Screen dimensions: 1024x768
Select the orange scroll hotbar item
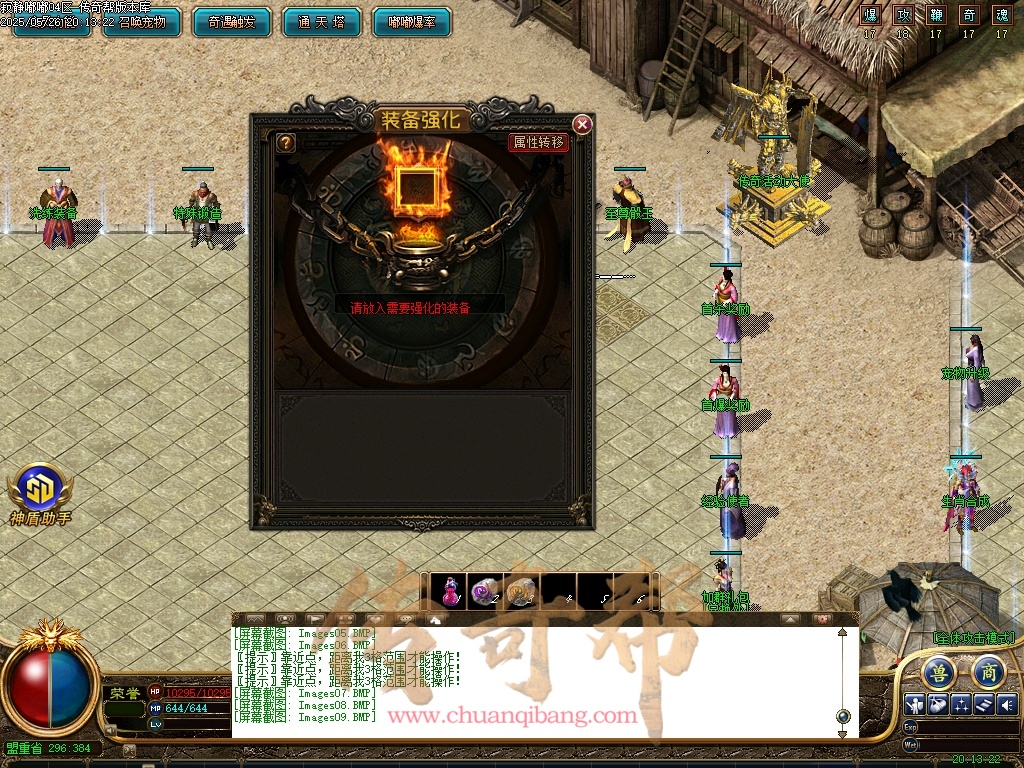(x=519, y=591)
